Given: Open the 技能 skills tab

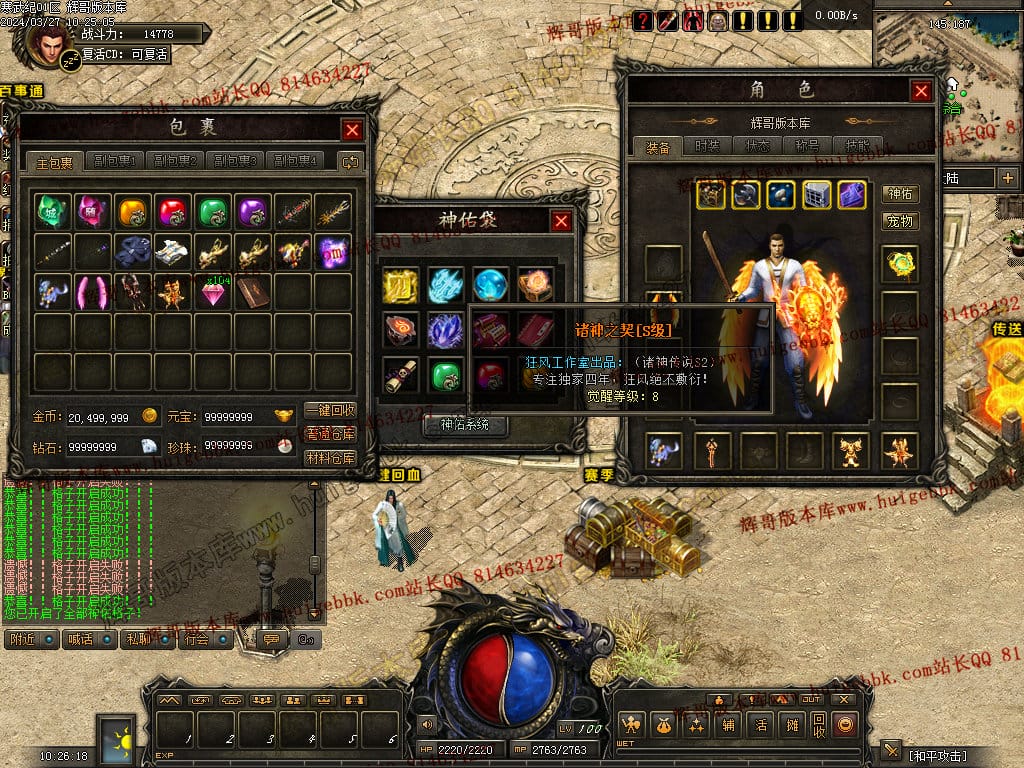Looking at the screenshot, I should pos(857,146).
